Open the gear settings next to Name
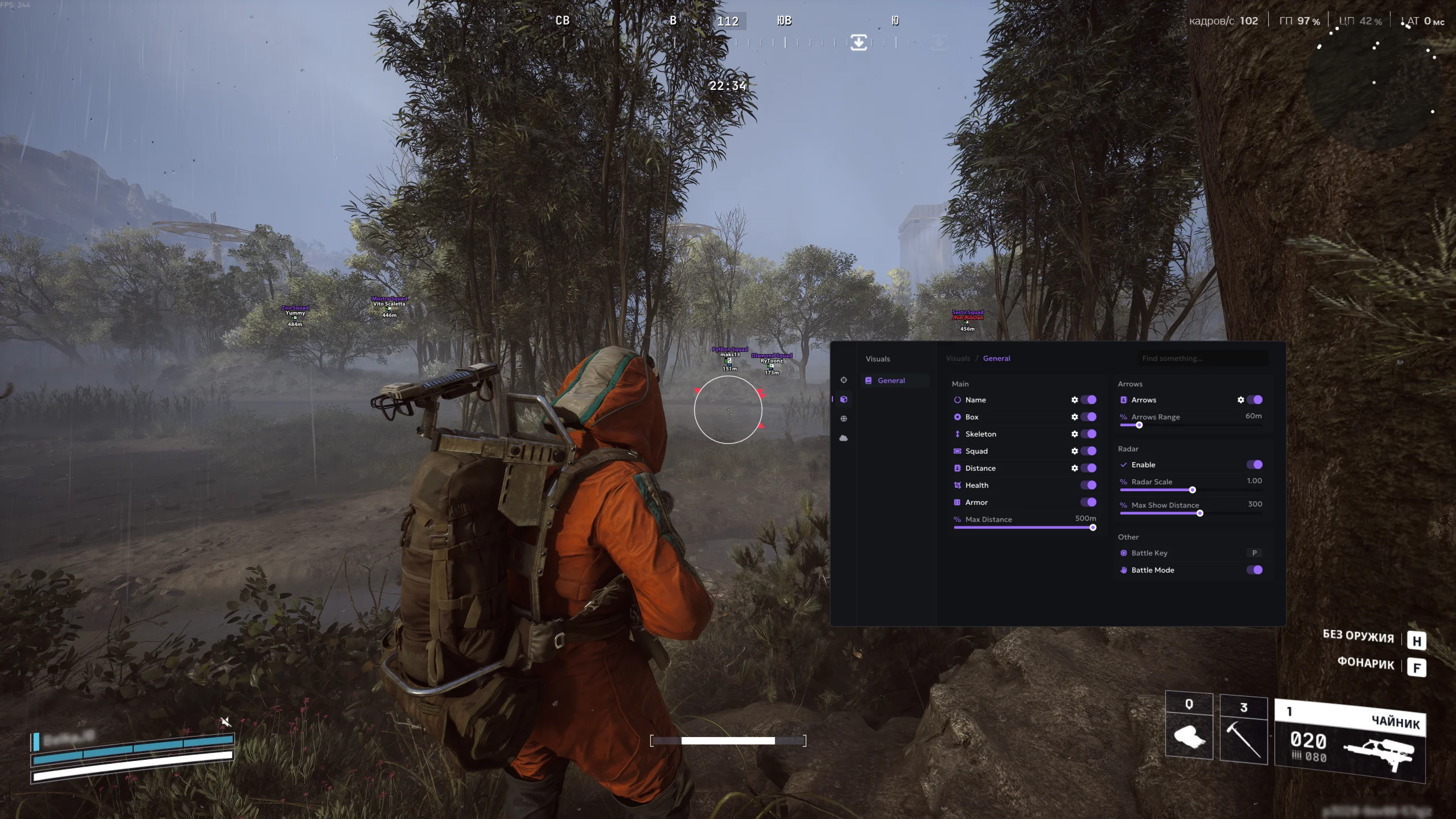Screen dimensions: 1456x819 (1075, 400)
